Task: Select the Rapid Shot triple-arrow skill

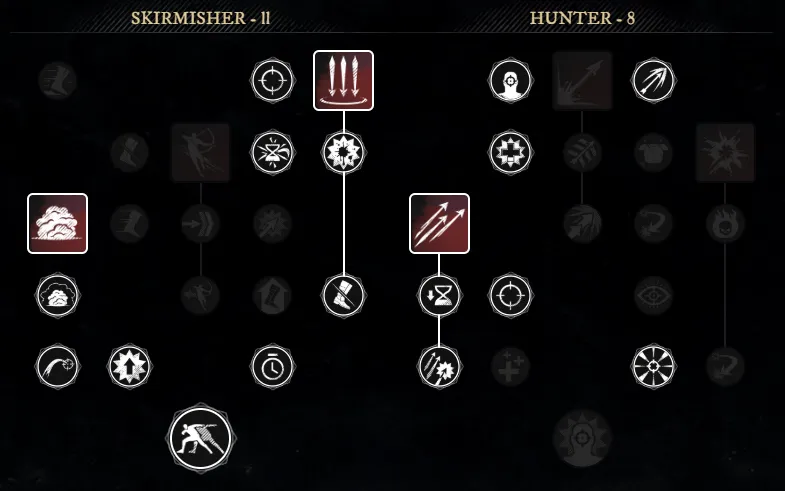Action: click(439, 223)
